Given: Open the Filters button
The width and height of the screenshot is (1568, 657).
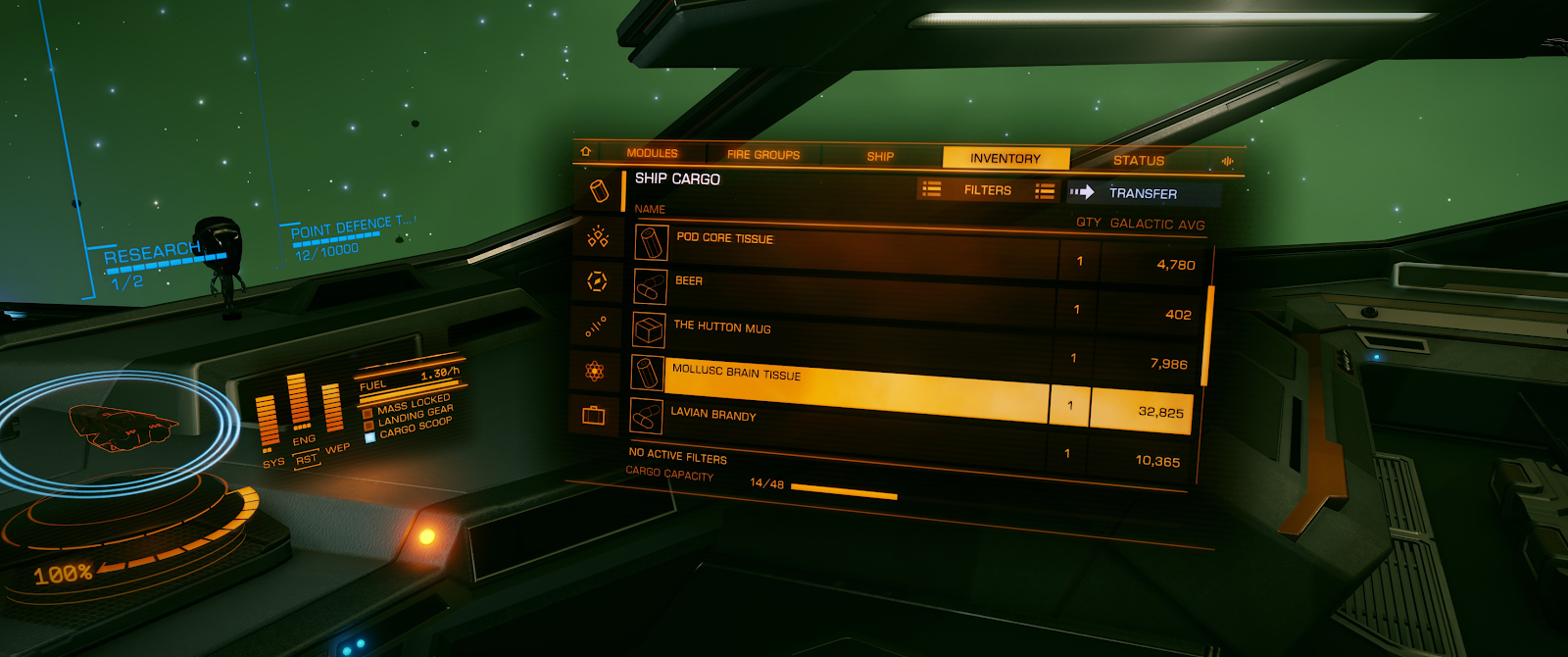Looking at the screenshot, I should (x=987, y=190).
